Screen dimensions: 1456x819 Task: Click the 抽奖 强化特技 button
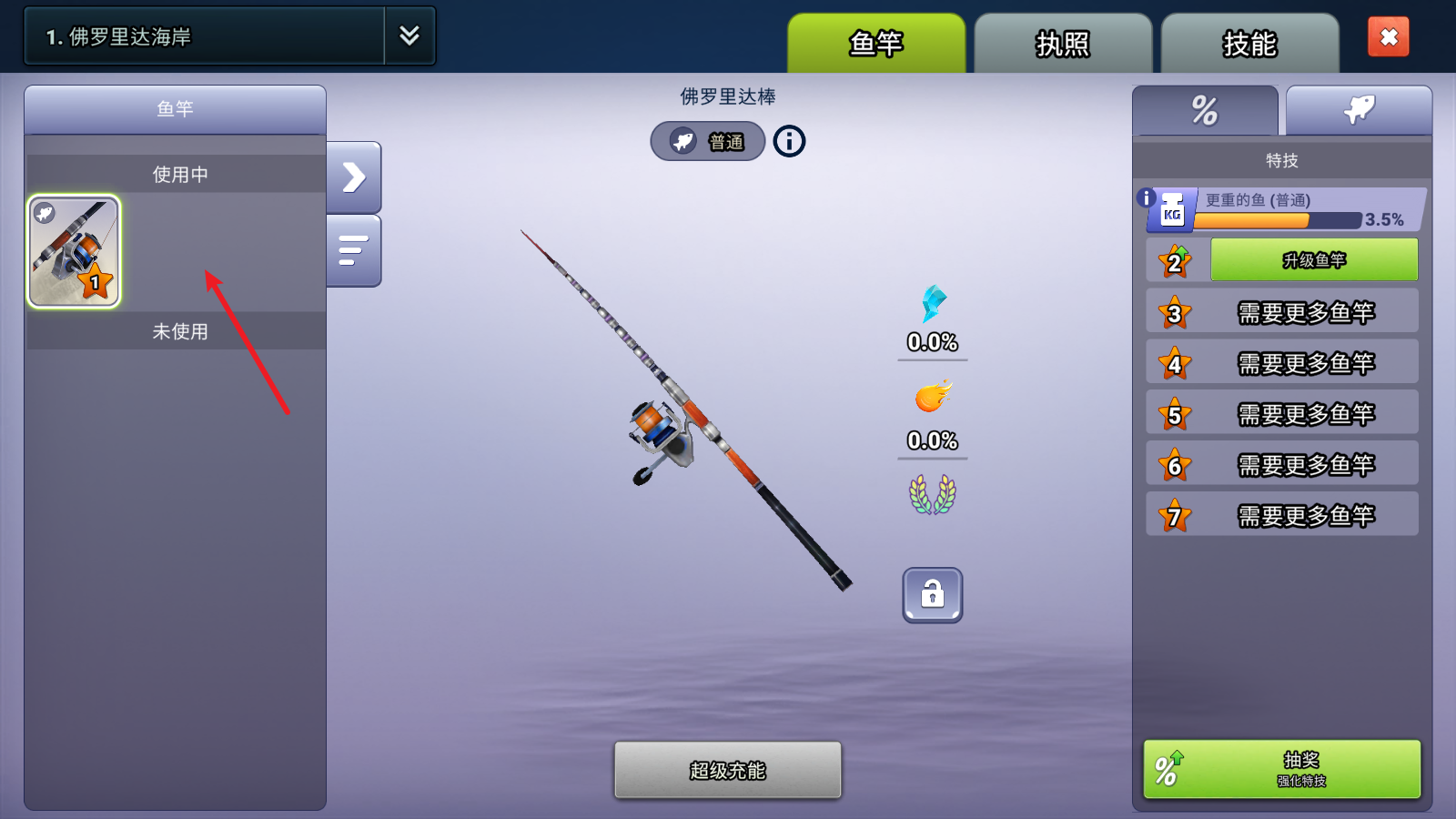tap(1280, 769)
